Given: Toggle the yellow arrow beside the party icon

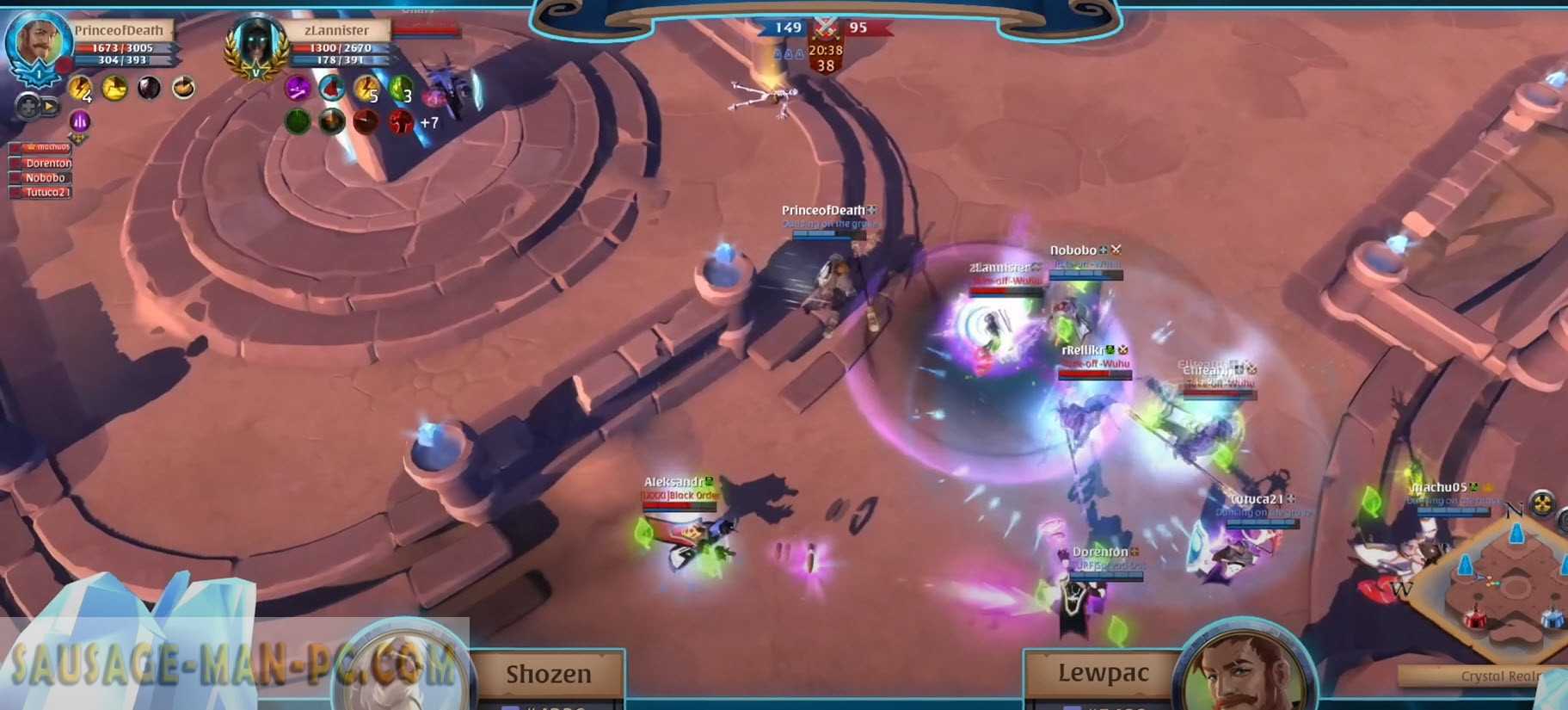Looking at the screenshot, I should coord(49,107).
